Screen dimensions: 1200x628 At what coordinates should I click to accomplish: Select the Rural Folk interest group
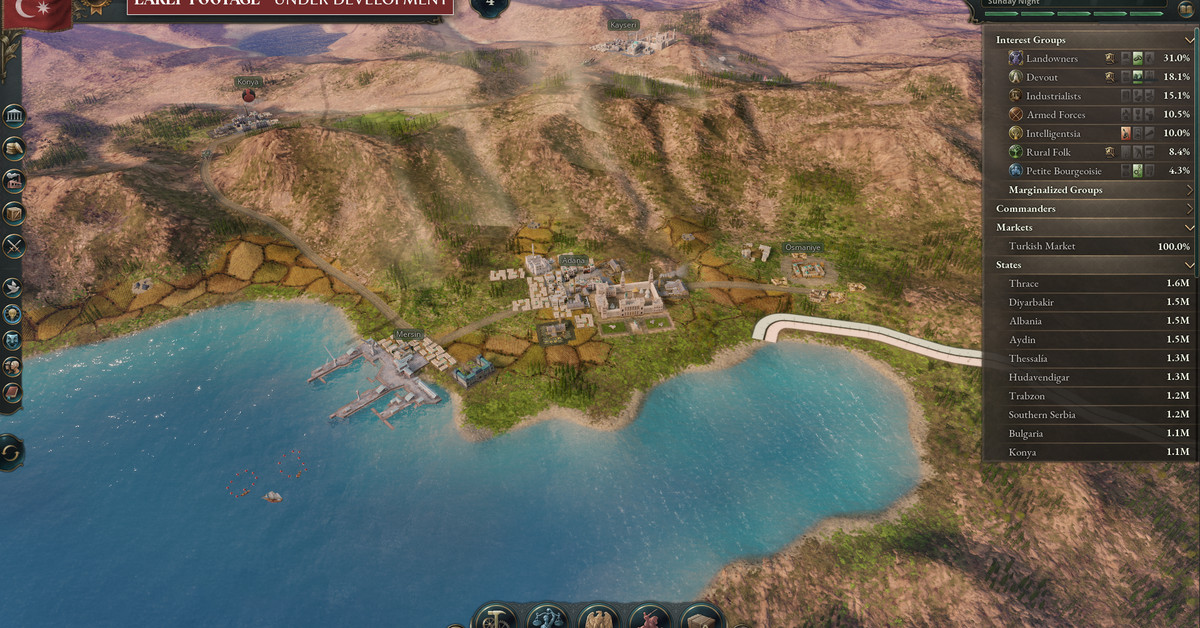click(x=1048, y=152)
